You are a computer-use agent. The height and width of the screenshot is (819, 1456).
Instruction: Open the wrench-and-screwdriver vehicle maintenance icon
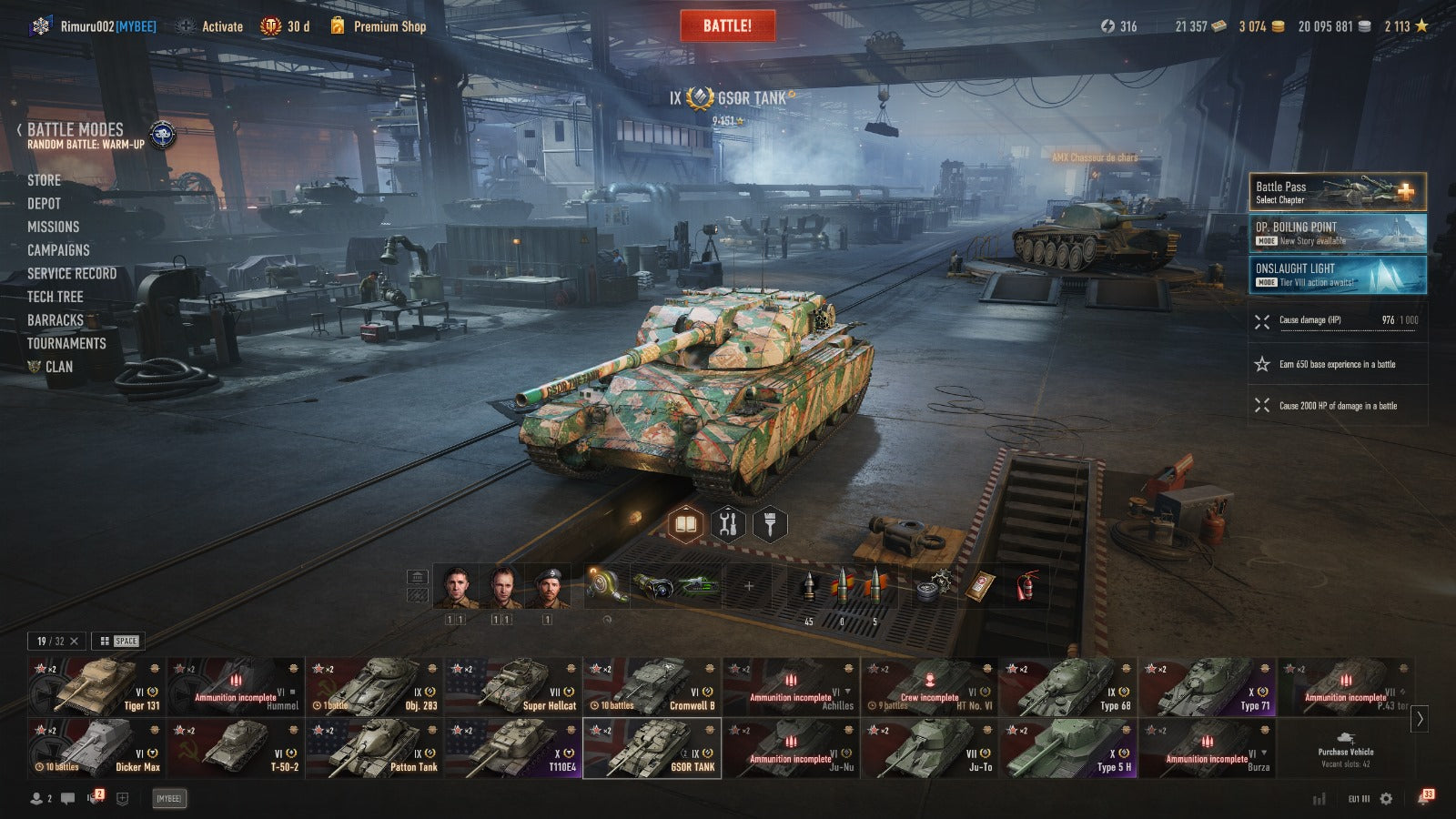point(727,524)
